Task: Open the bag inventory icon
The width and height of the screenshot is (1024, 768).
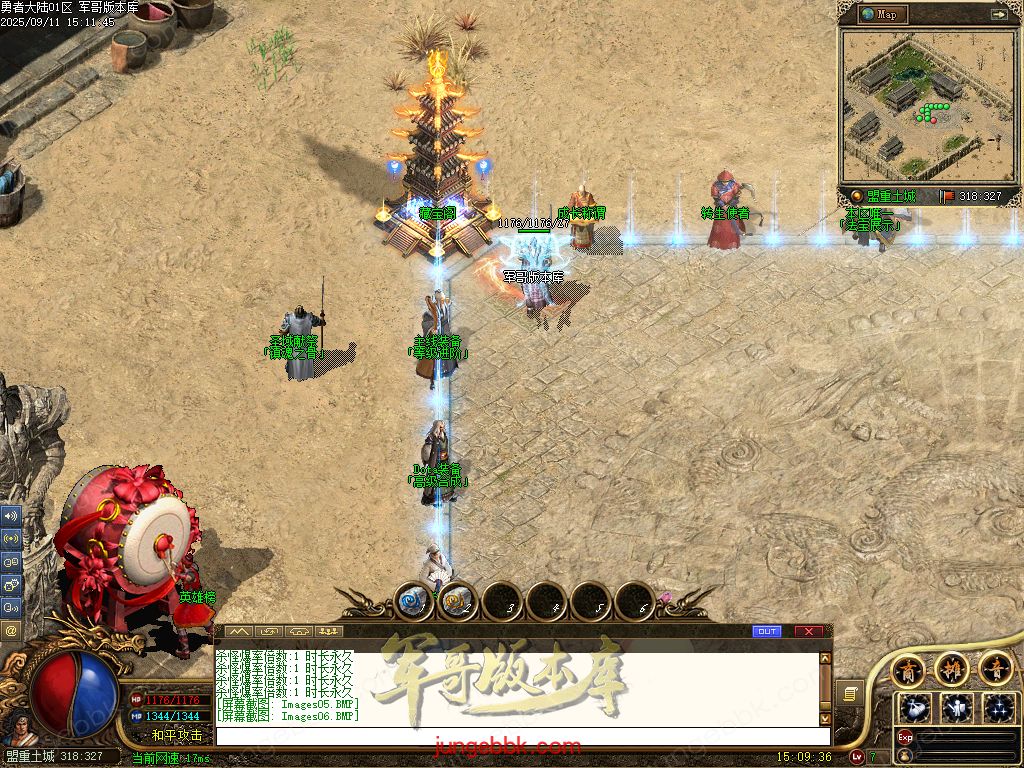Action: tap(916, 708)
